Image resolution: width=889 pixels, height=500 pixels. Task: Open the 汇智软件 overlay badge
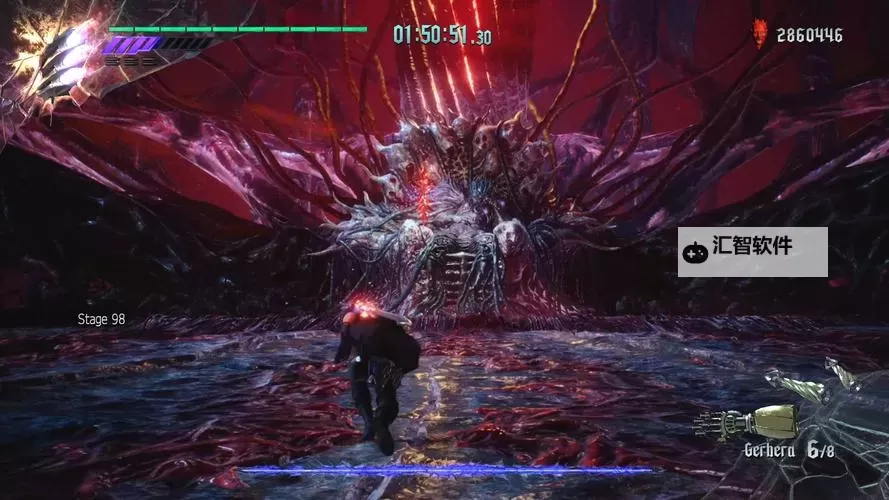tap(752, 251)
